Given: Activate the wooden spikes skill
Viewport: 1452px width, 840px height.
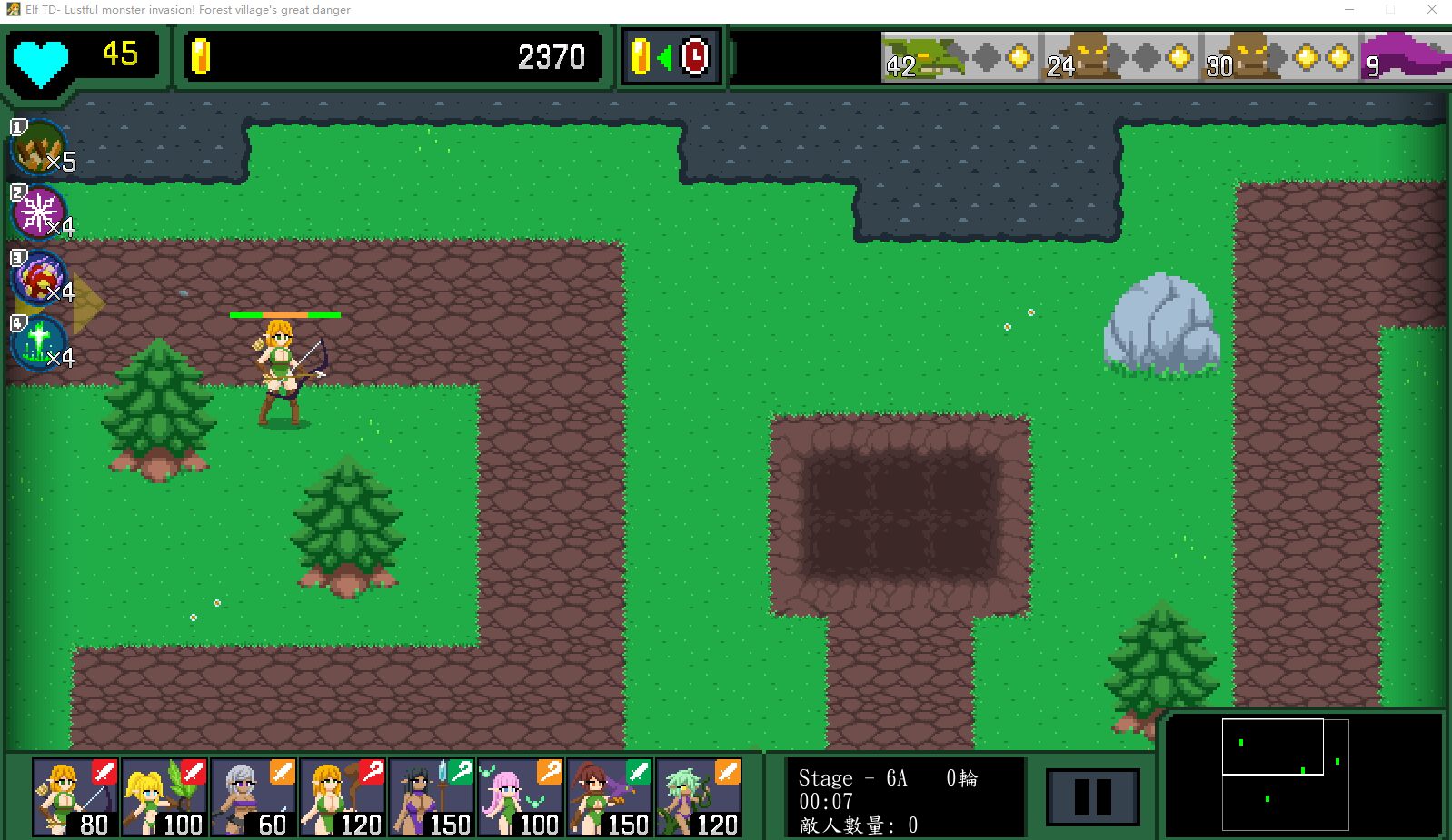Looking at the screenshot, I should click(x=39, y=147).
